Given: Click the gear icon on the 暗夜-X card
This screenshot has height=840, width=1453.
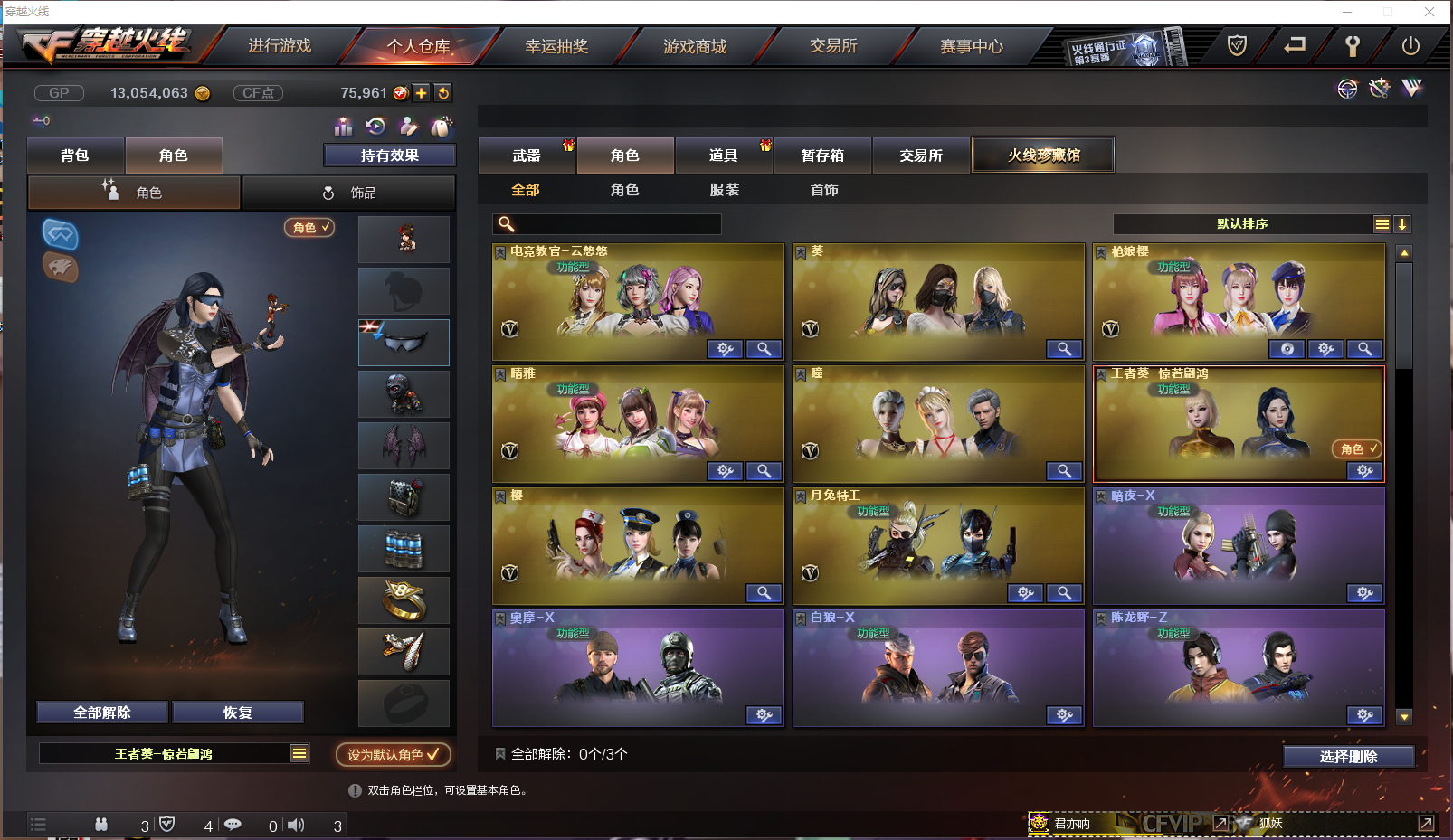Looking at the screenshot, I should click(x=1365, y=593).
